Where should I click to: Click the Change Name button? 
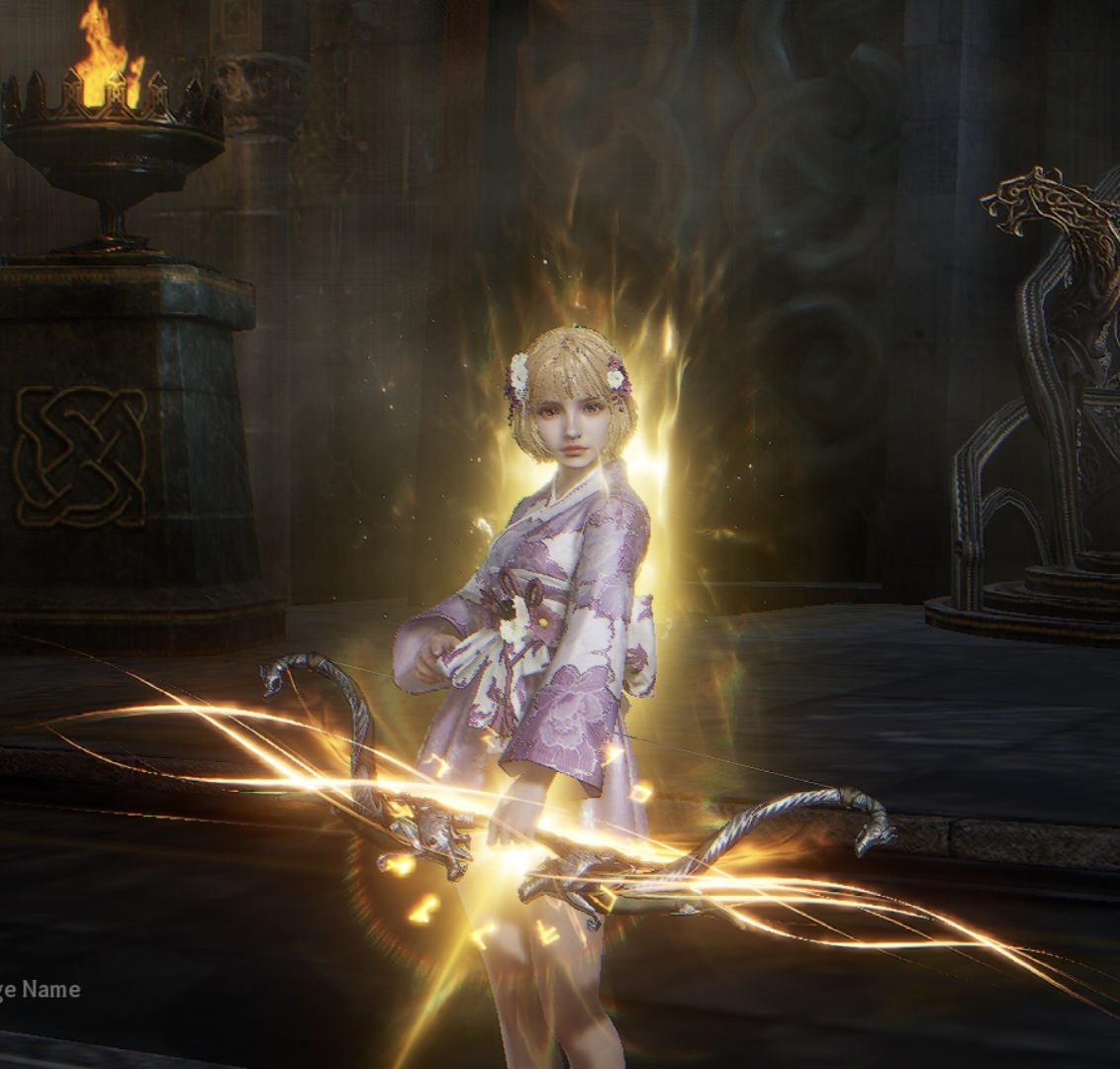(38, 989)
